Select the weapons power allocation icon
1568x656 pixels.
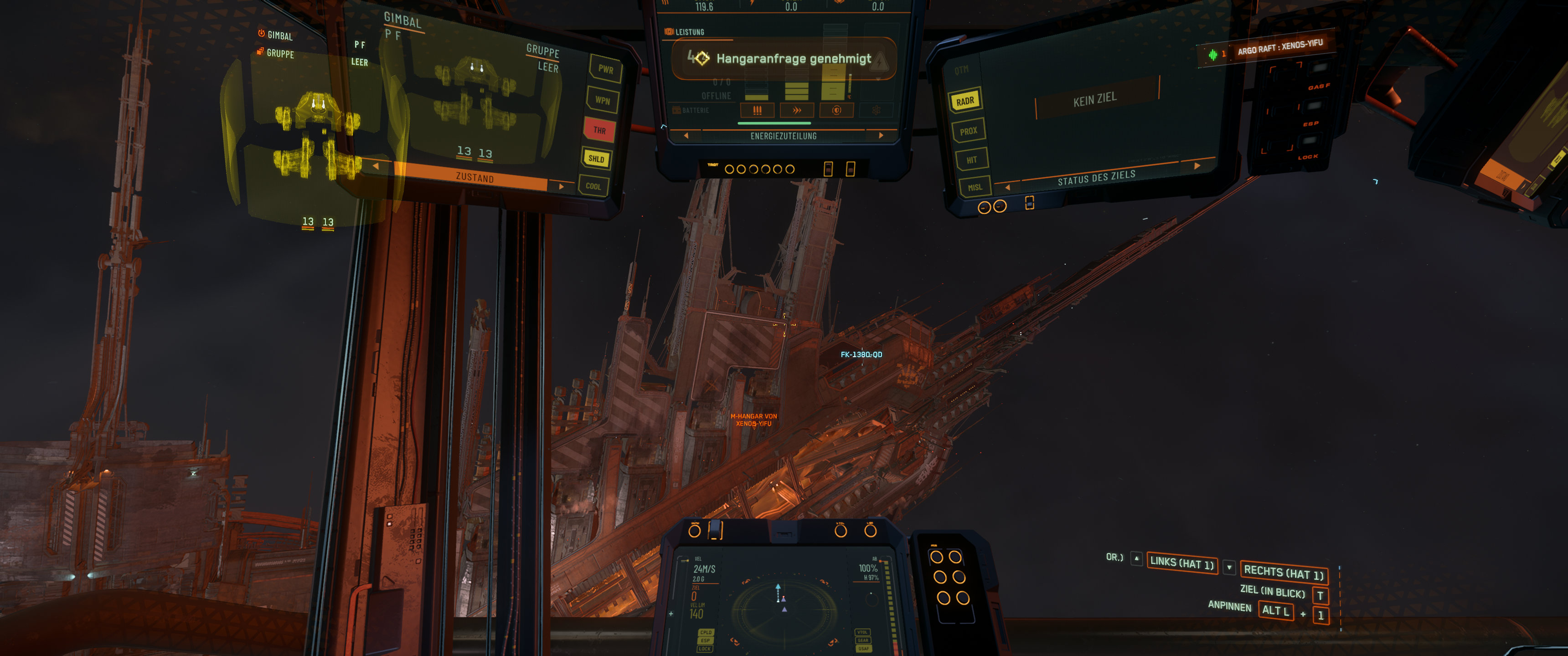(757, 110)
